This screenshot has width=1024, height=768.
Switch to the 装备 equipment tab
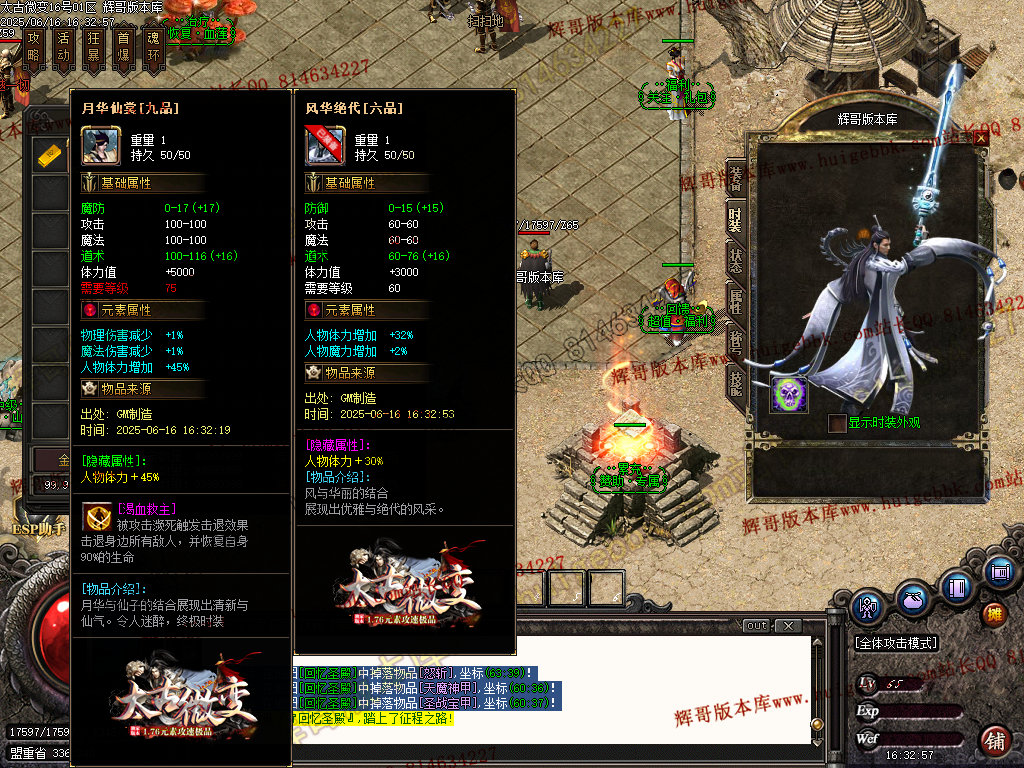(x=735, y=178)
